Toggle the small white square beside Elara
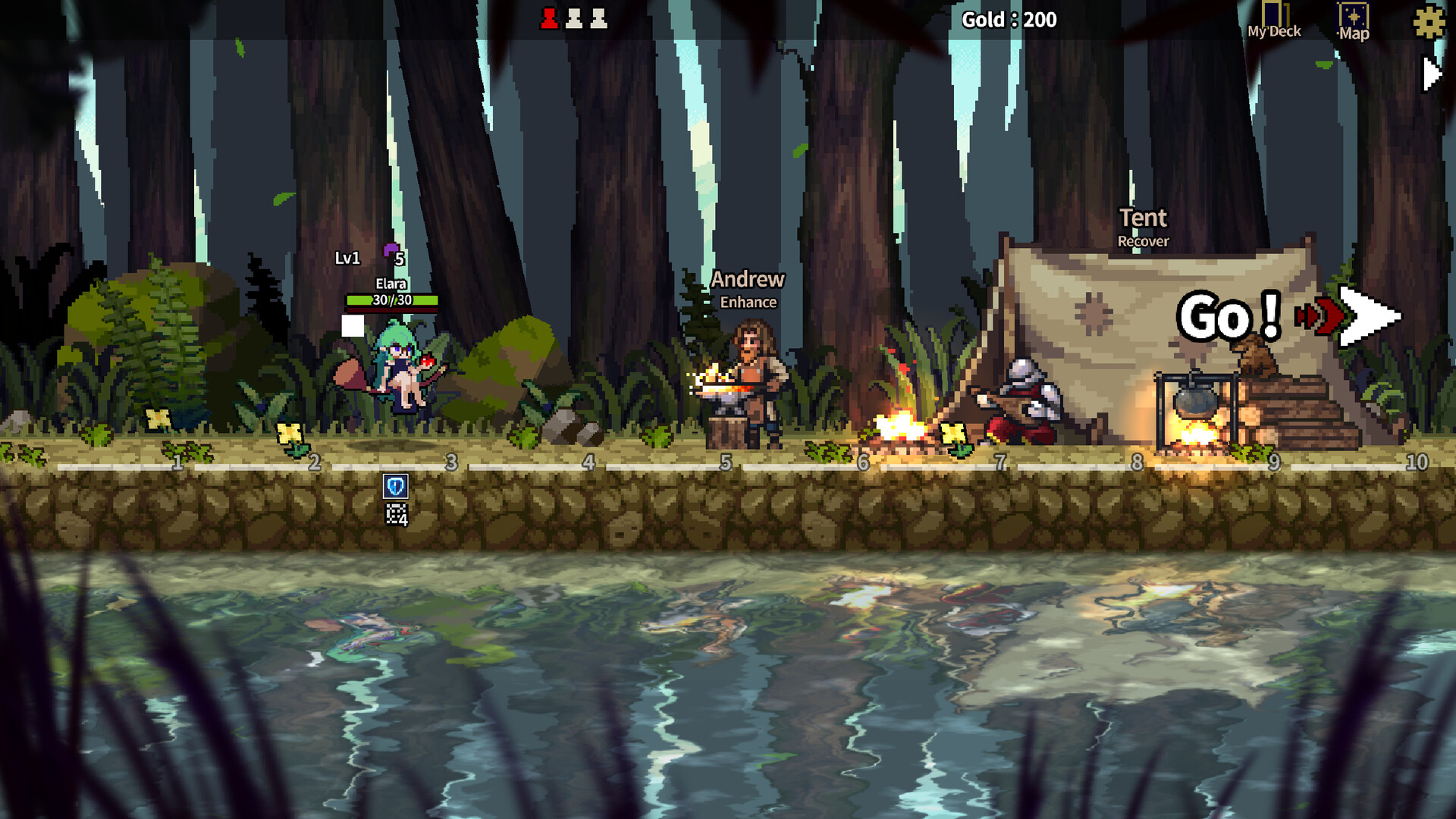Screen dimensions: 1456x819 coord(353,325)
